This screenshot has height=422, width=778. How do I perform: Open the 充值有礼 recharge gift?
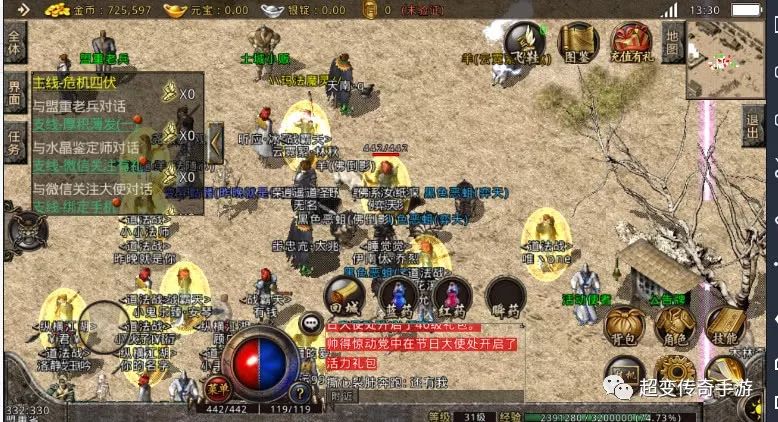pyautogui.click(x=632, y=42)
